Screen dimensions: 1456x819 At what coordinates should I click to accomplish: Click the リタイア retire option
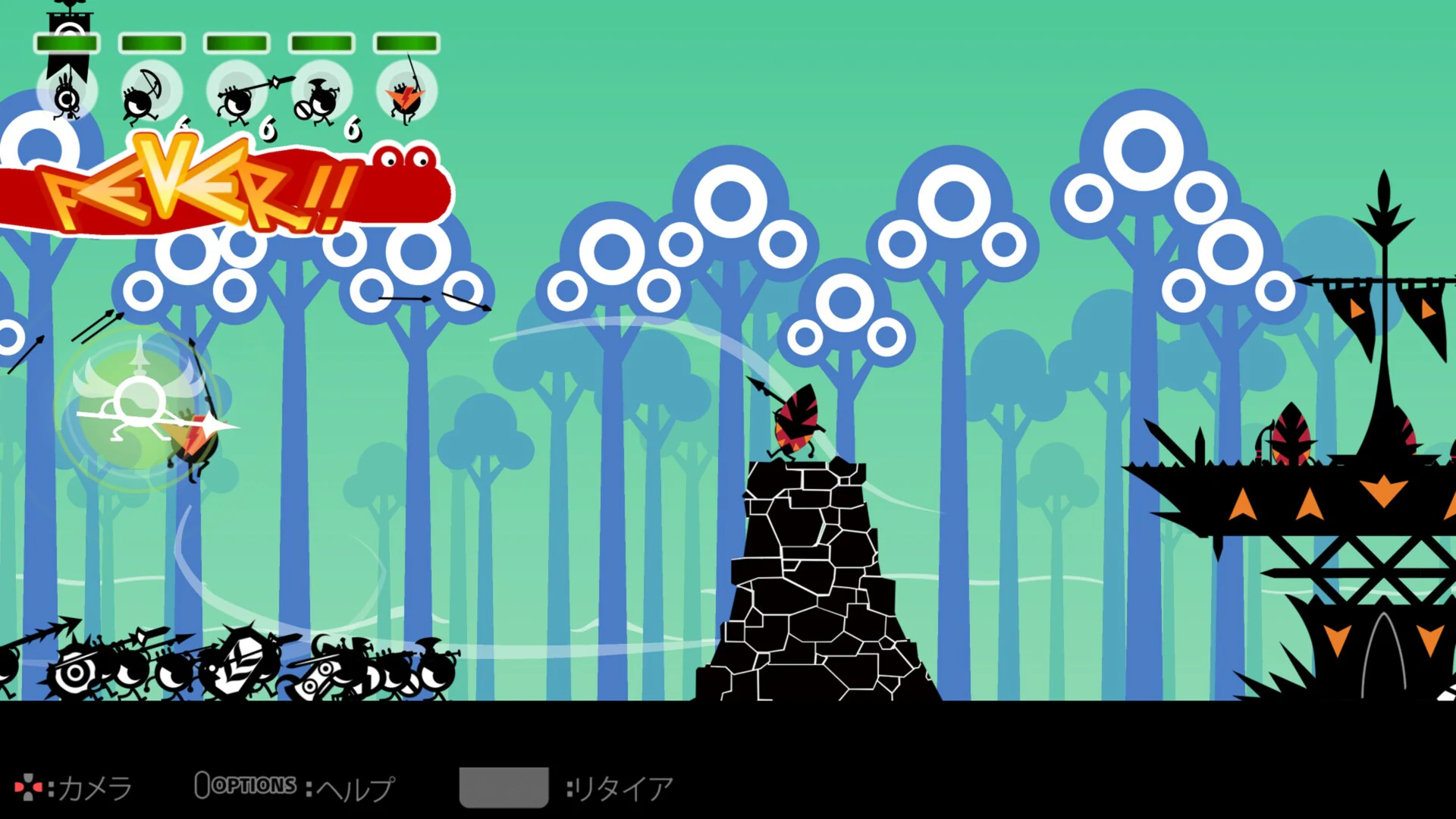coord(622,787)
